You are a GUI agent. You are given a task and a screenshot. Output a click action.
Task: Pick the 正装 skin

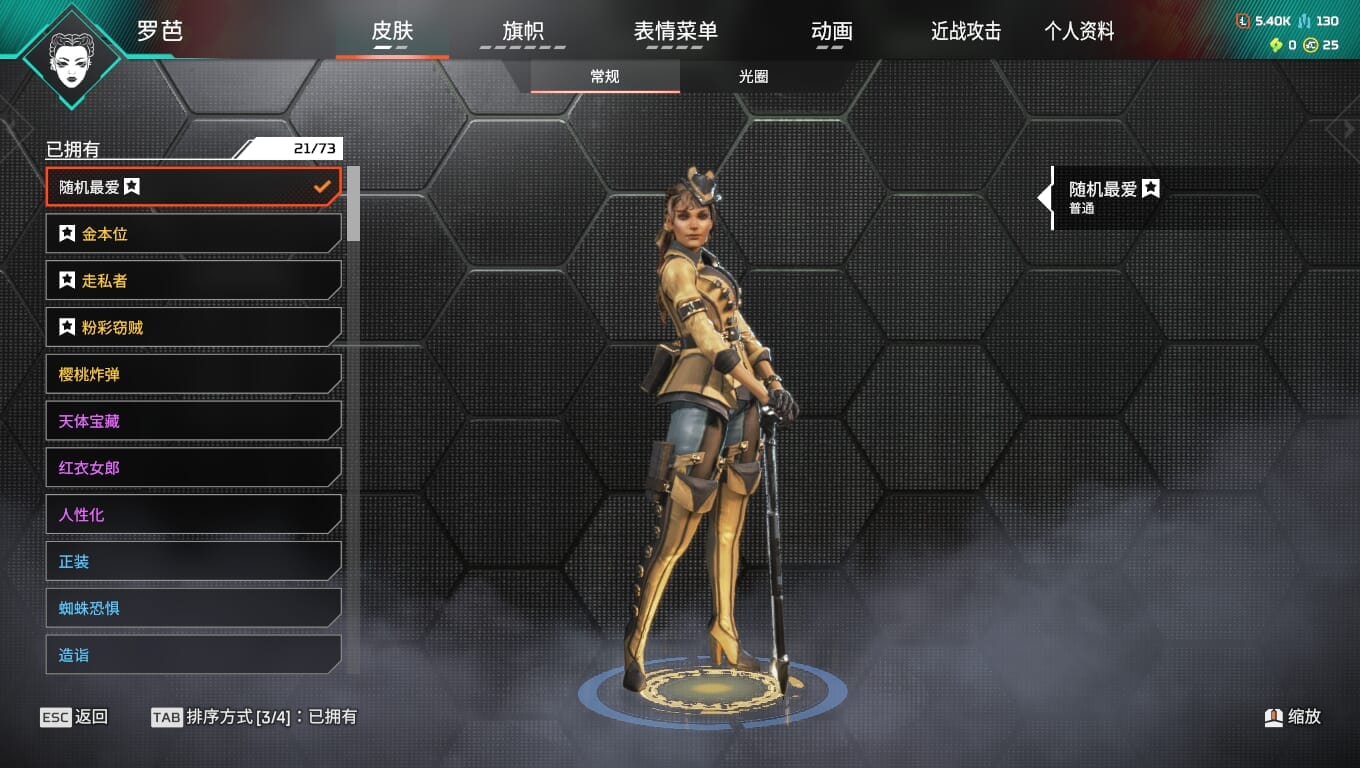(193, 562)
